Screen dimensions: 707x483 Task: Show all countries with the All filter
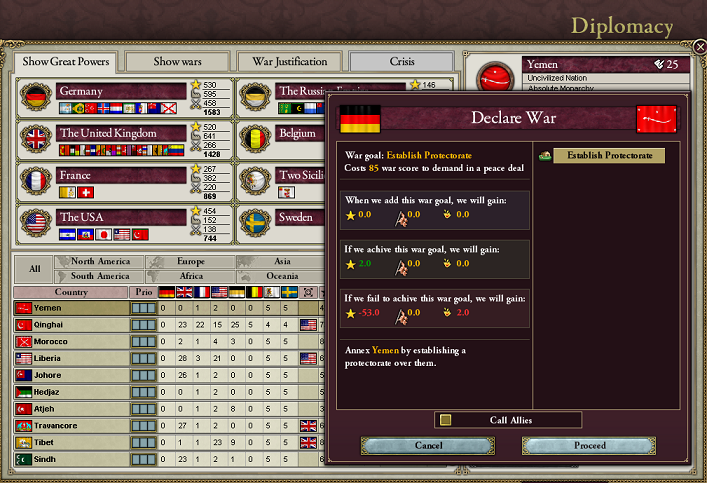(35, 269)
